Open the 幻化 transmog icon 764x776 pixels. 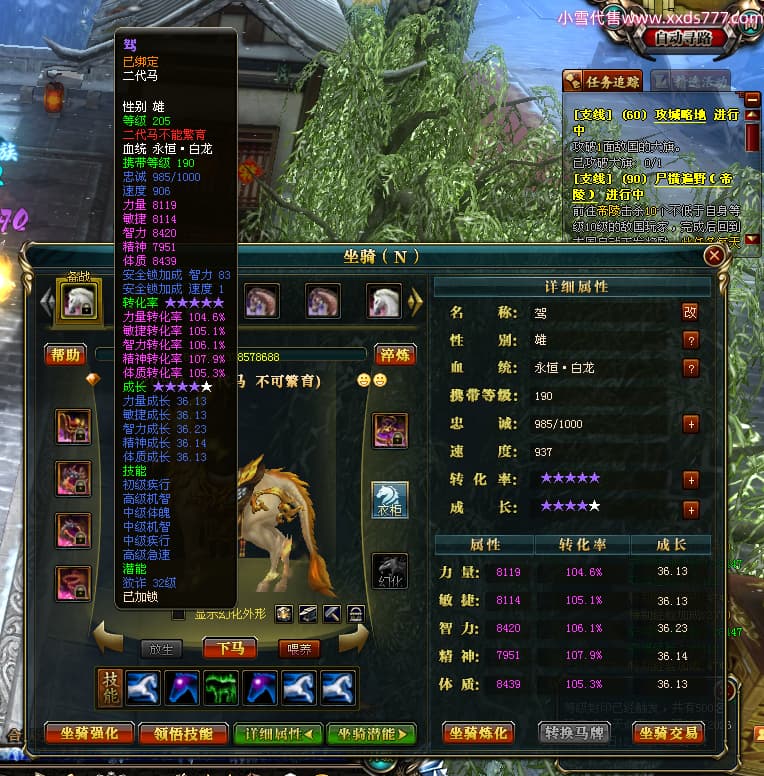click(390, 571)
